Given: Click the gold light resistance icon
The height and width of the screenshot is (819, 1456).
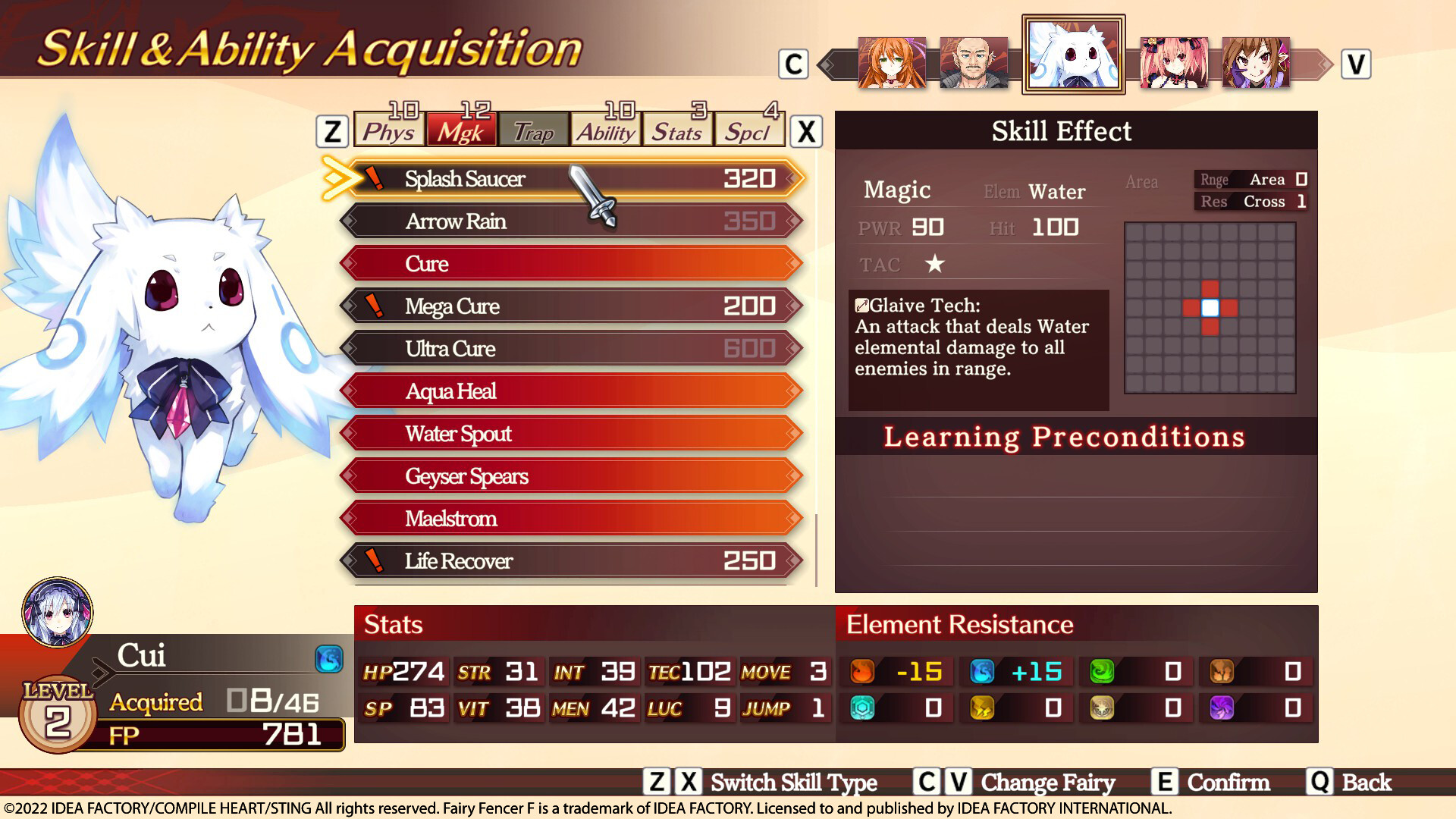Looking at the screenshot, I should coord(1101,709).
